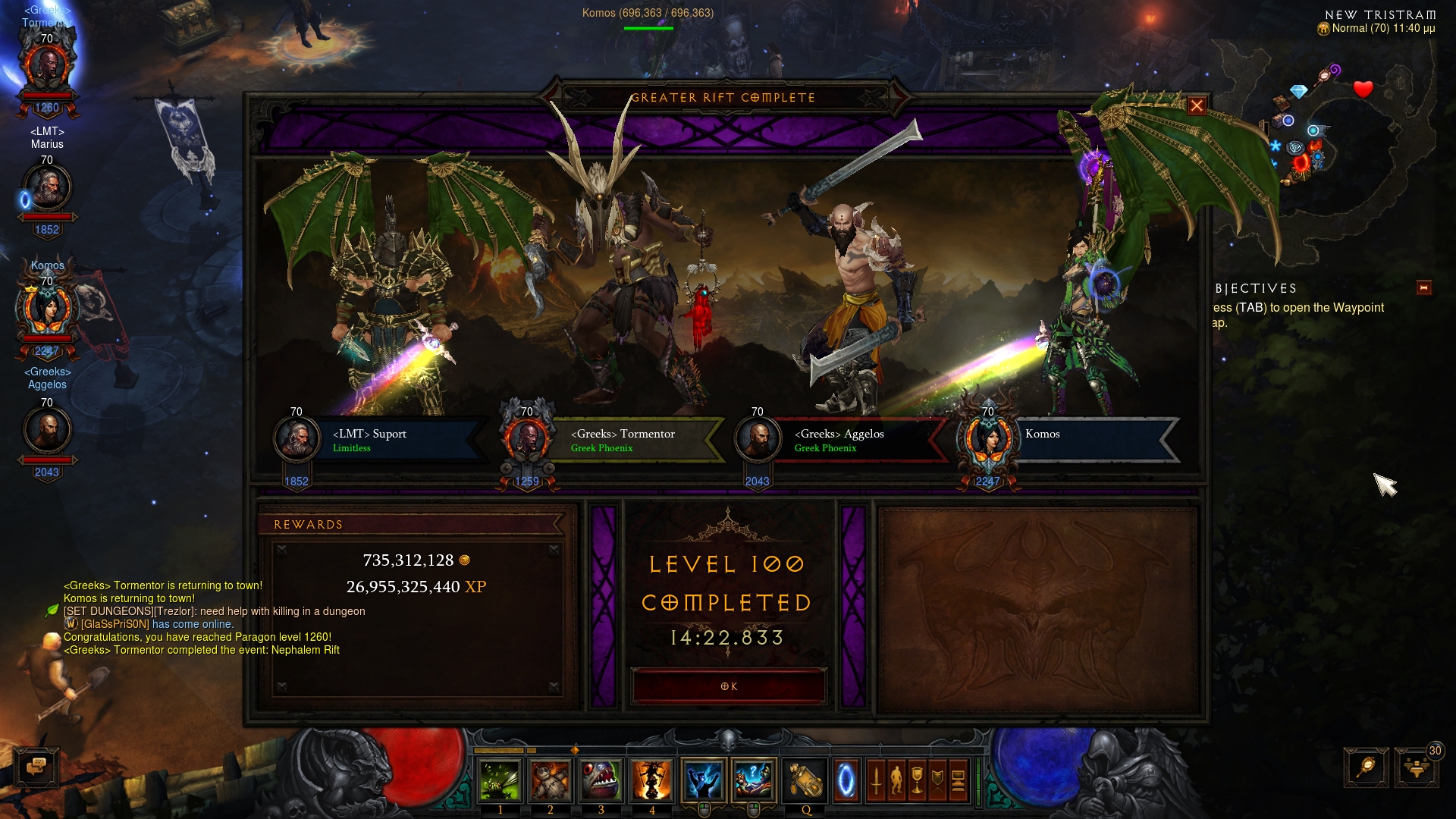Open the blue town portal
This screenshot has width=1456, height=819.
coord(846,780)
